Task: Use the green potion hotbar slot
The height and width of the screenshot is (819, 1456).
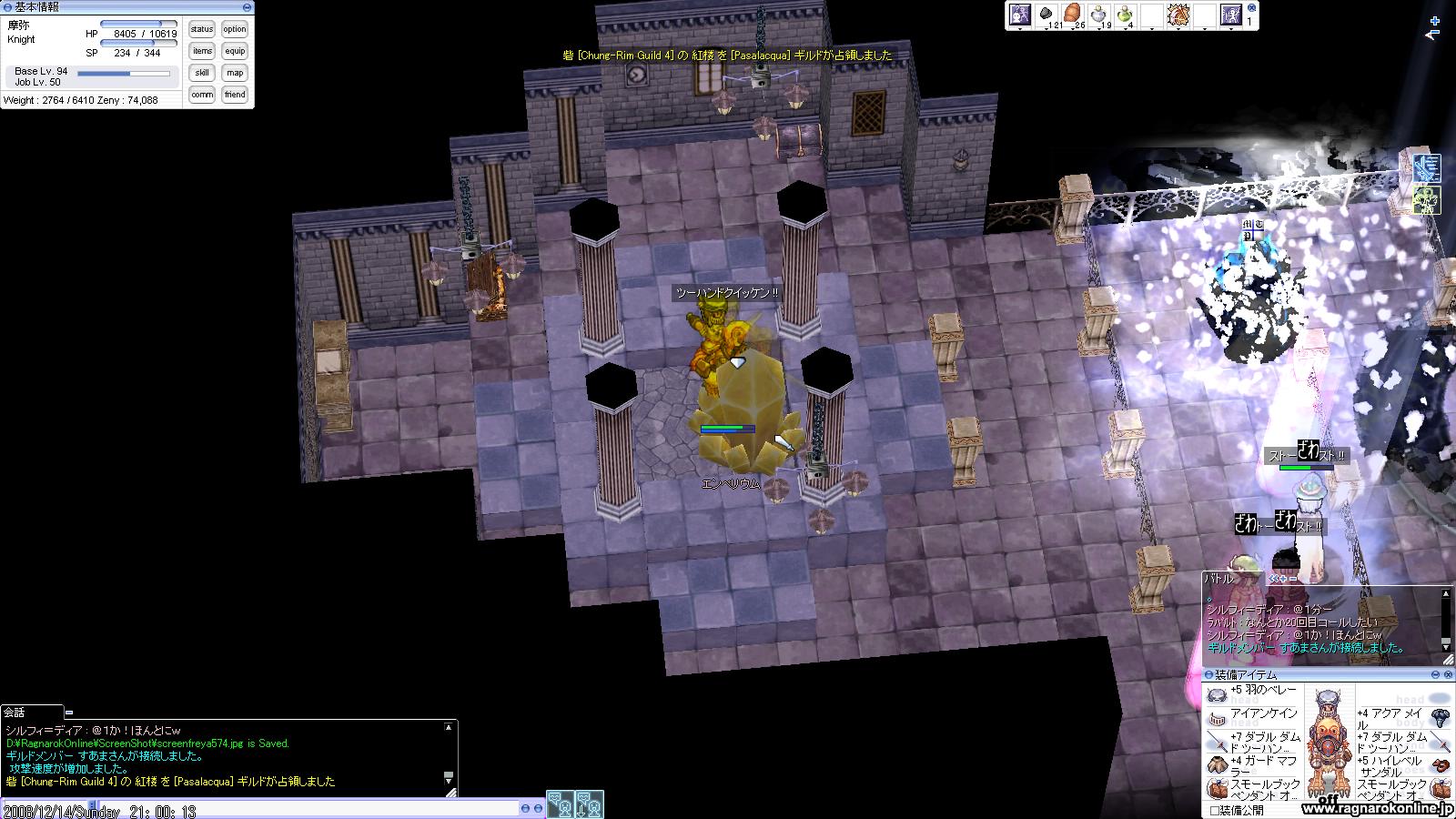Action: point(1126,15)
